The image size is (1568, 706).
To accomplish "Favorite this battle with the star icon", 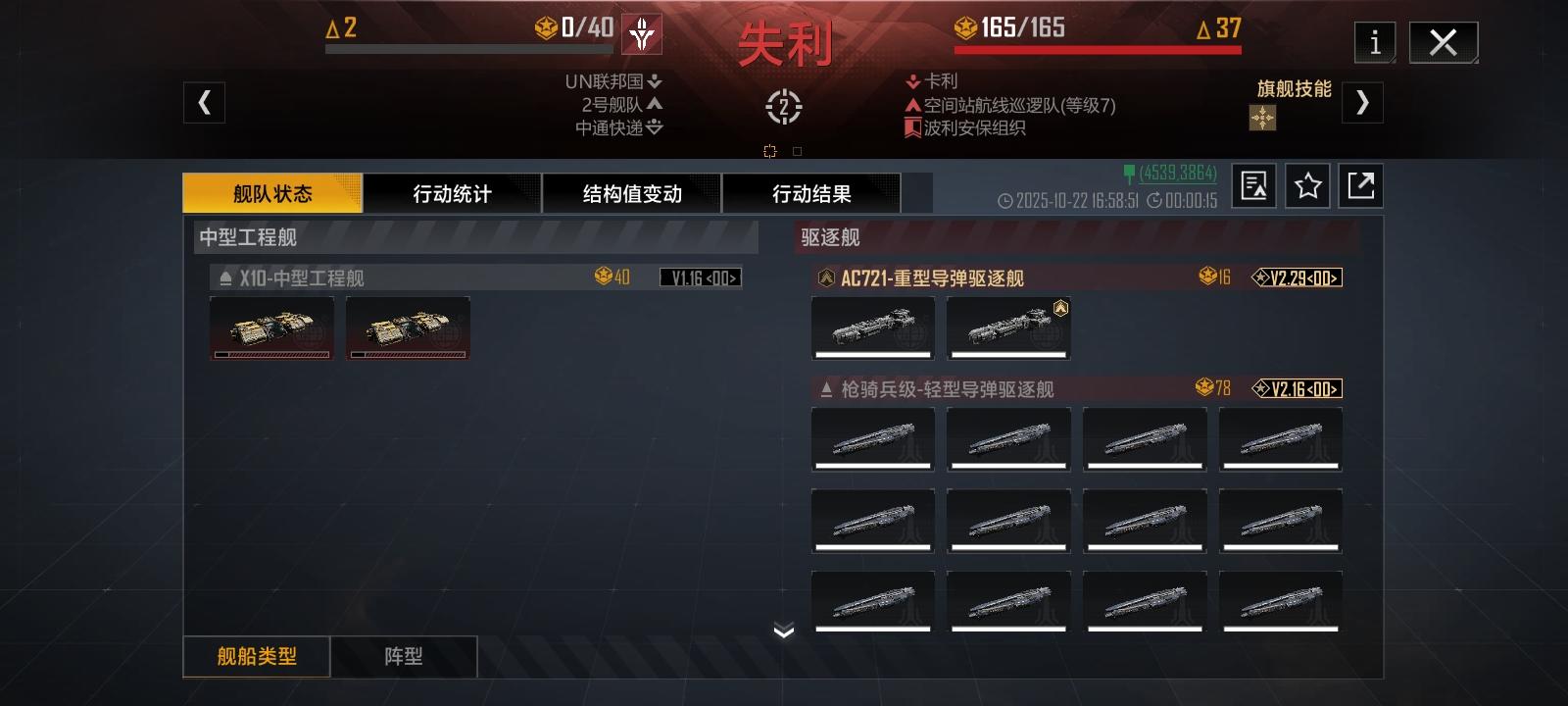I will (x=1307, y=185).
